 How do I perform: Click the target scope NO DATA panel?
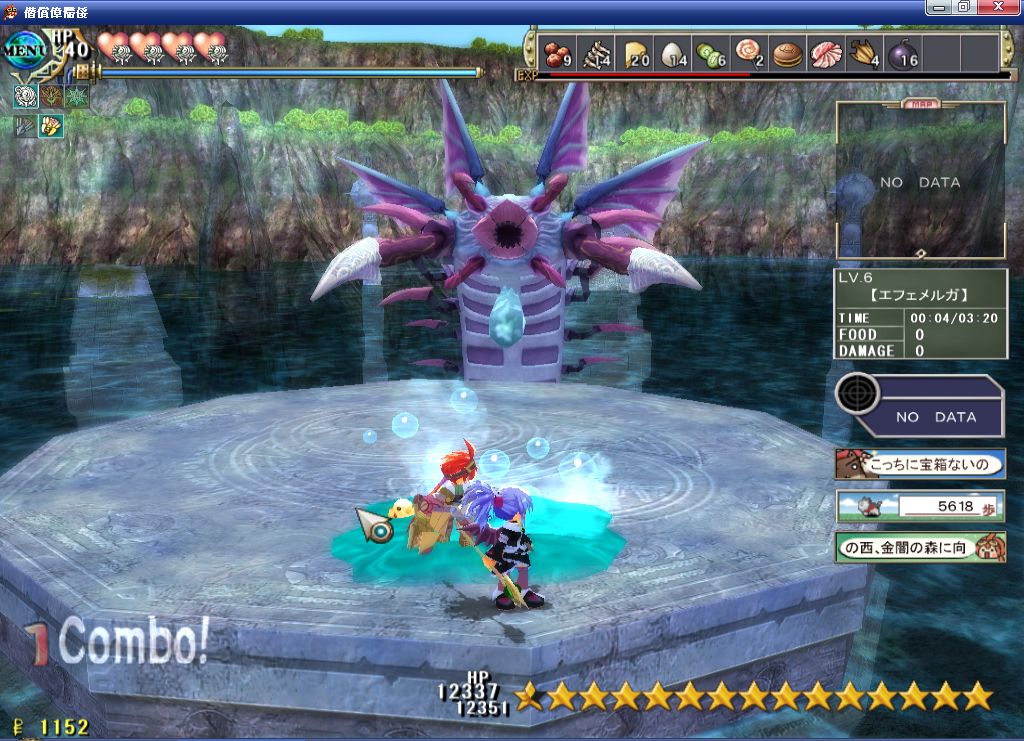pyautogui.click(x=920, y=405)
